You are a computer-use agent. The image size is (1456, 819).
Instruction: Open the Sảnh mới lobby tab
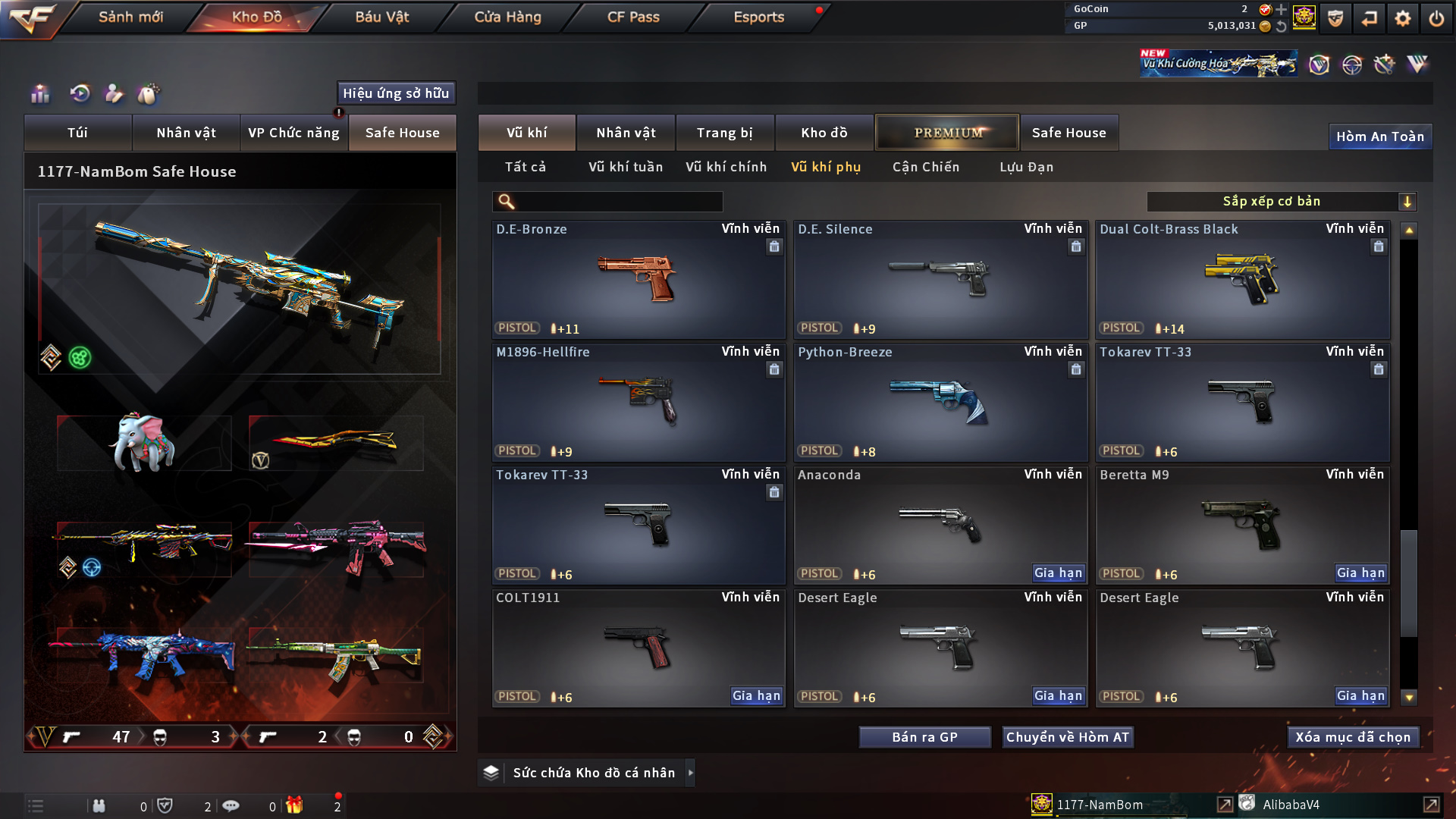(130, 17)
